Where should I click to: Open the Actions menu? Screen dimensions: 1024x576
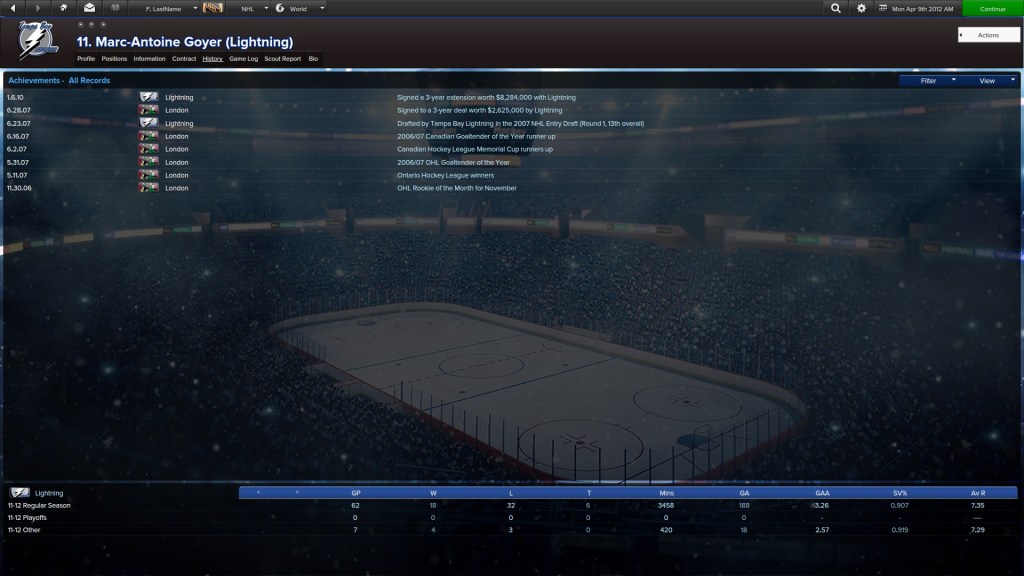(x=988, y=35)
